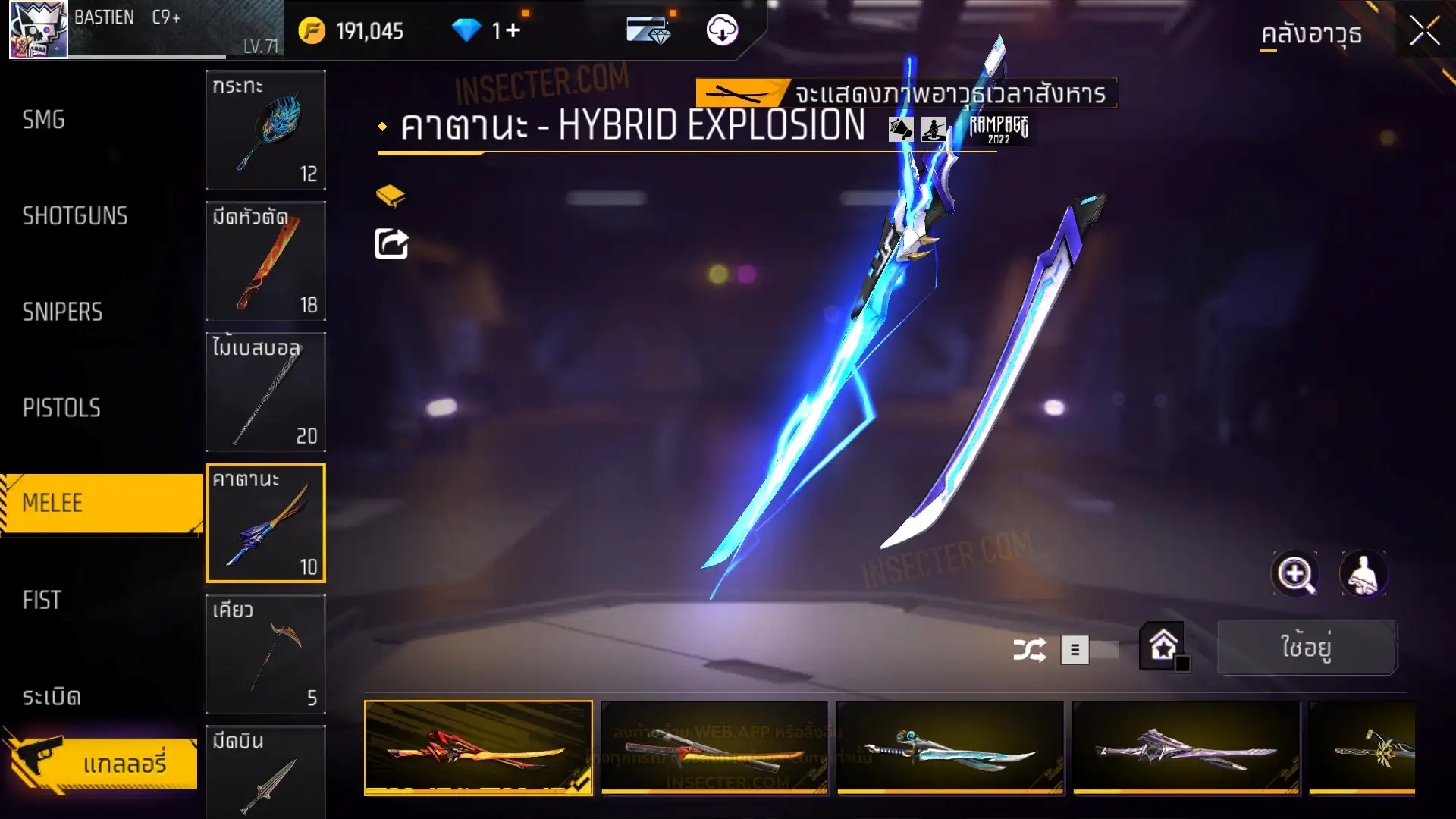This screenshot has height=819, width=1456.
Task: Preview the weapon on character
Action: (1363, 574)
